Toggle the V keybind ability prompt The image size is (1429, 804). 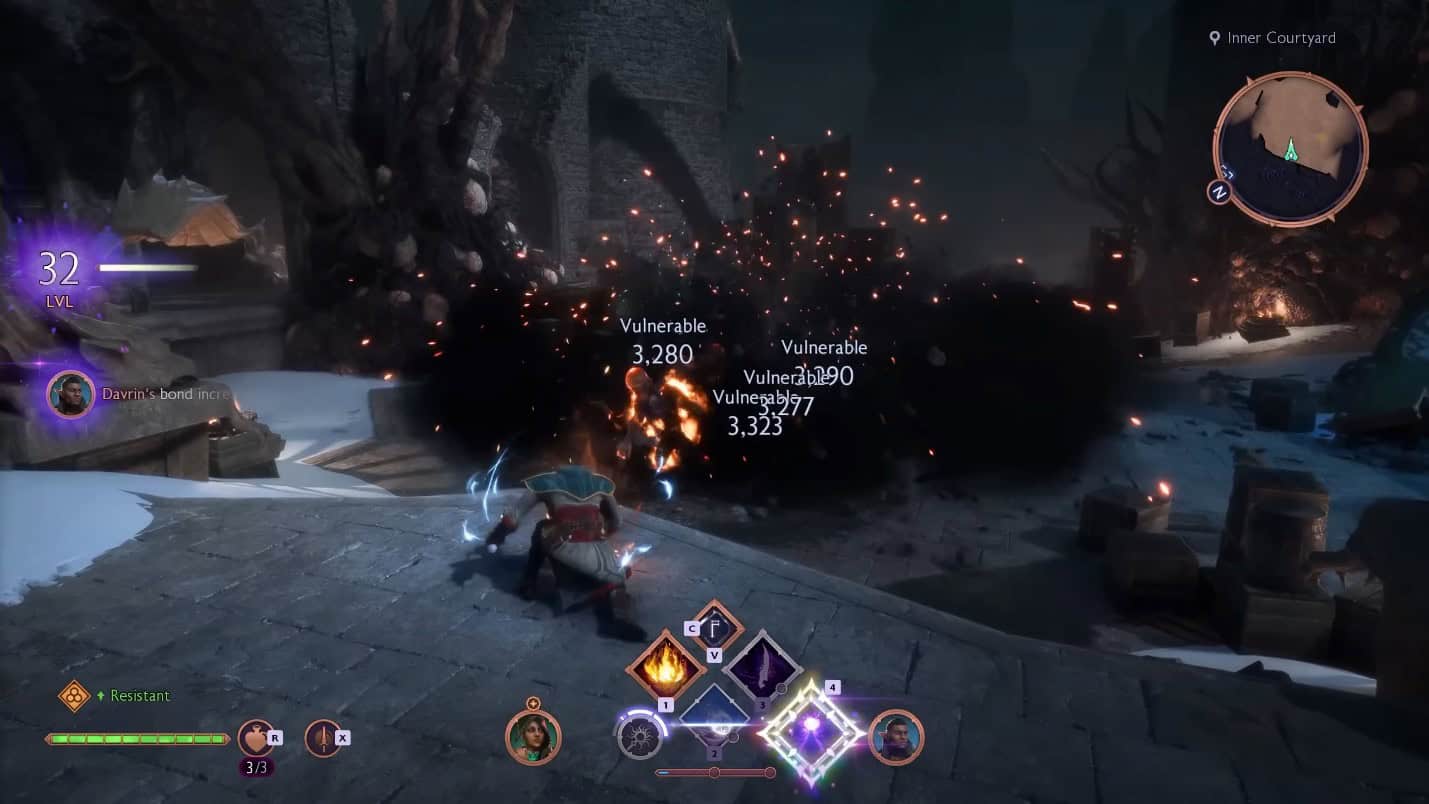pyautogui.click(x=714, y=655)
